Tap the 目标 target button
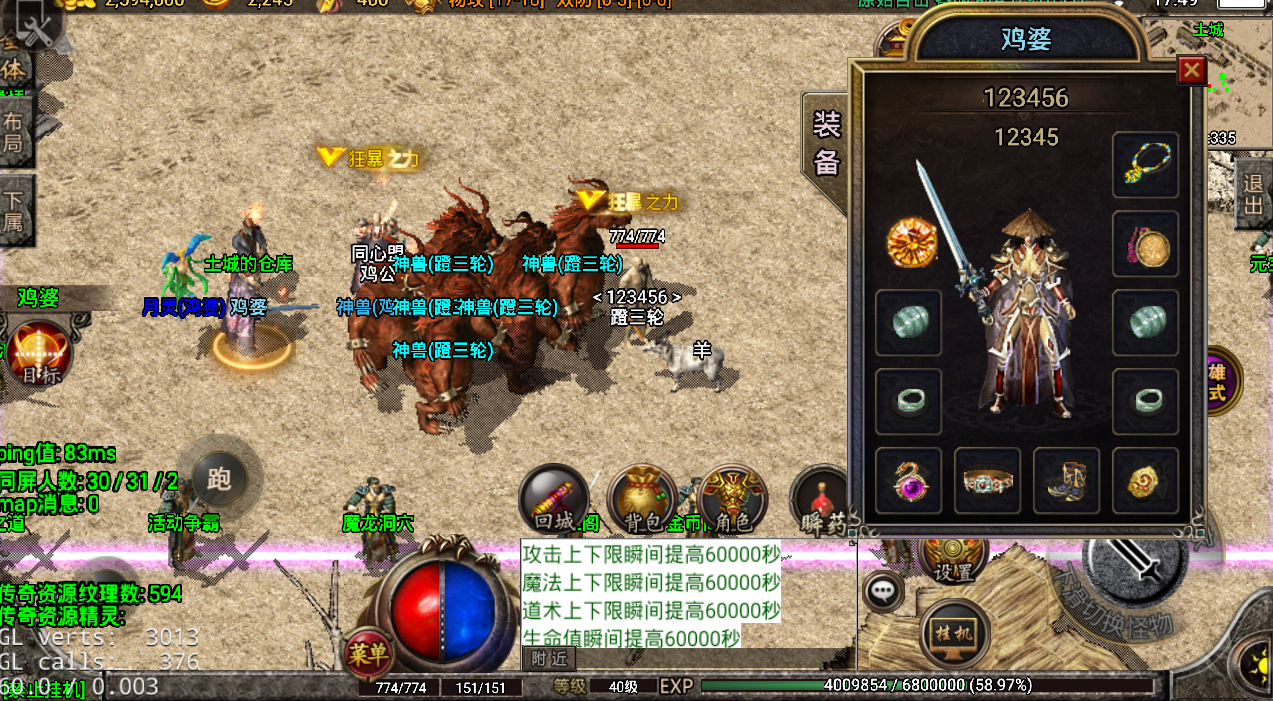 point(40,354)
